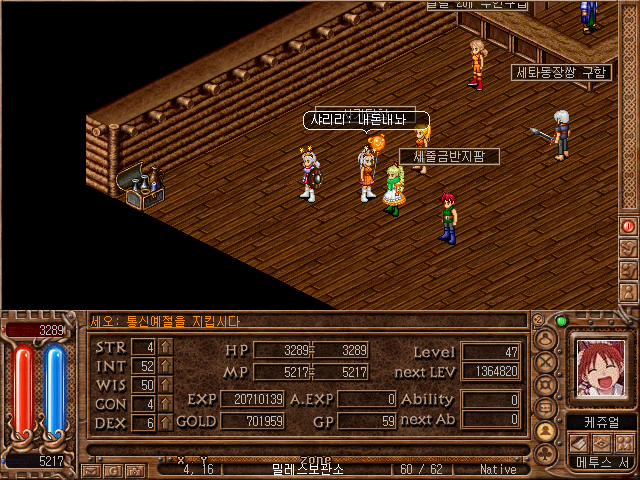Add a point to WIS

[x=166, y=385]
